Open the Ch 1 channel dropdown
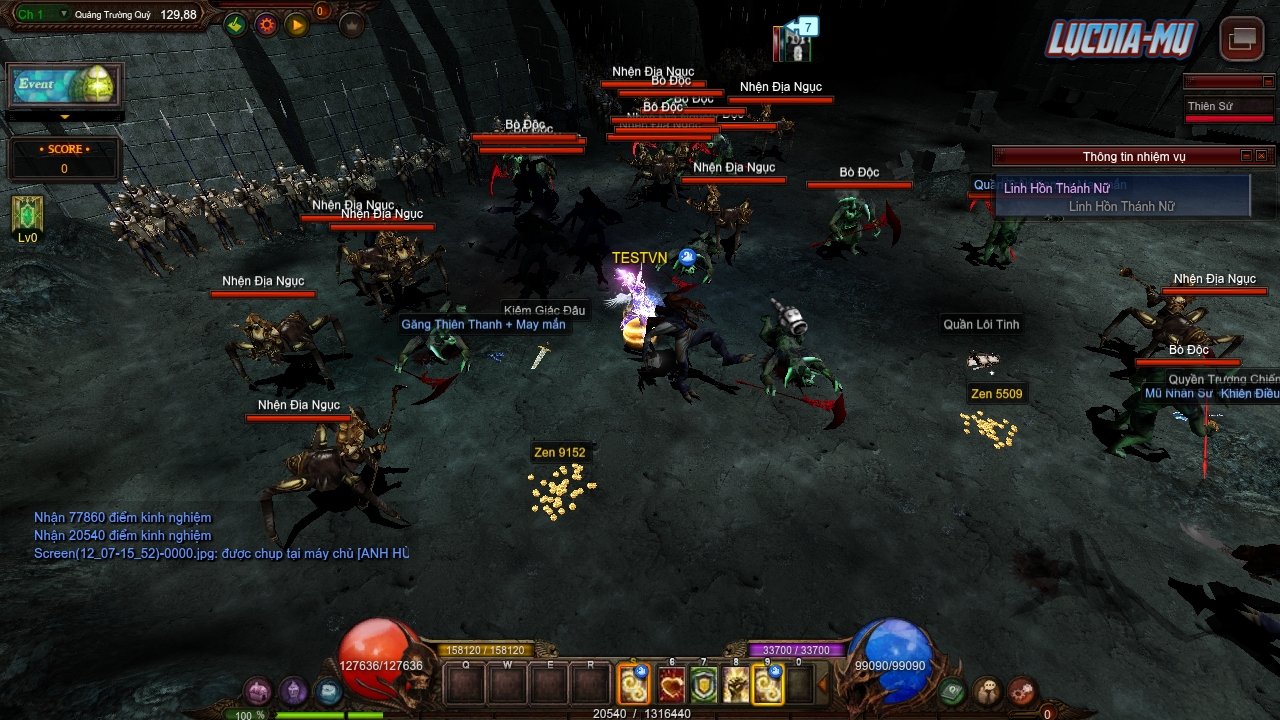The height and width of the screenshot is (720, 1280). 64,14
